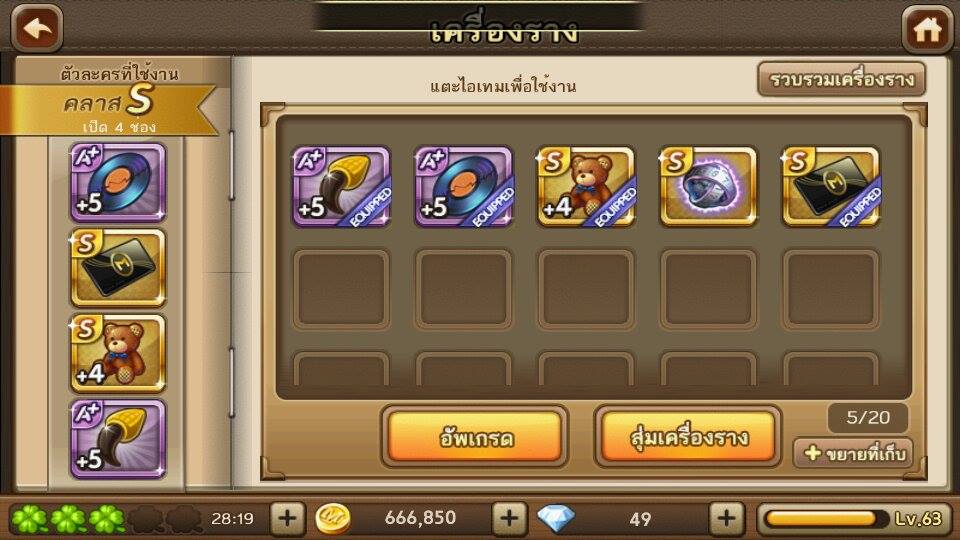Tap equipped vinyl record slot in left panel
This screenshot has width=960, height=540.
point(118,182)
